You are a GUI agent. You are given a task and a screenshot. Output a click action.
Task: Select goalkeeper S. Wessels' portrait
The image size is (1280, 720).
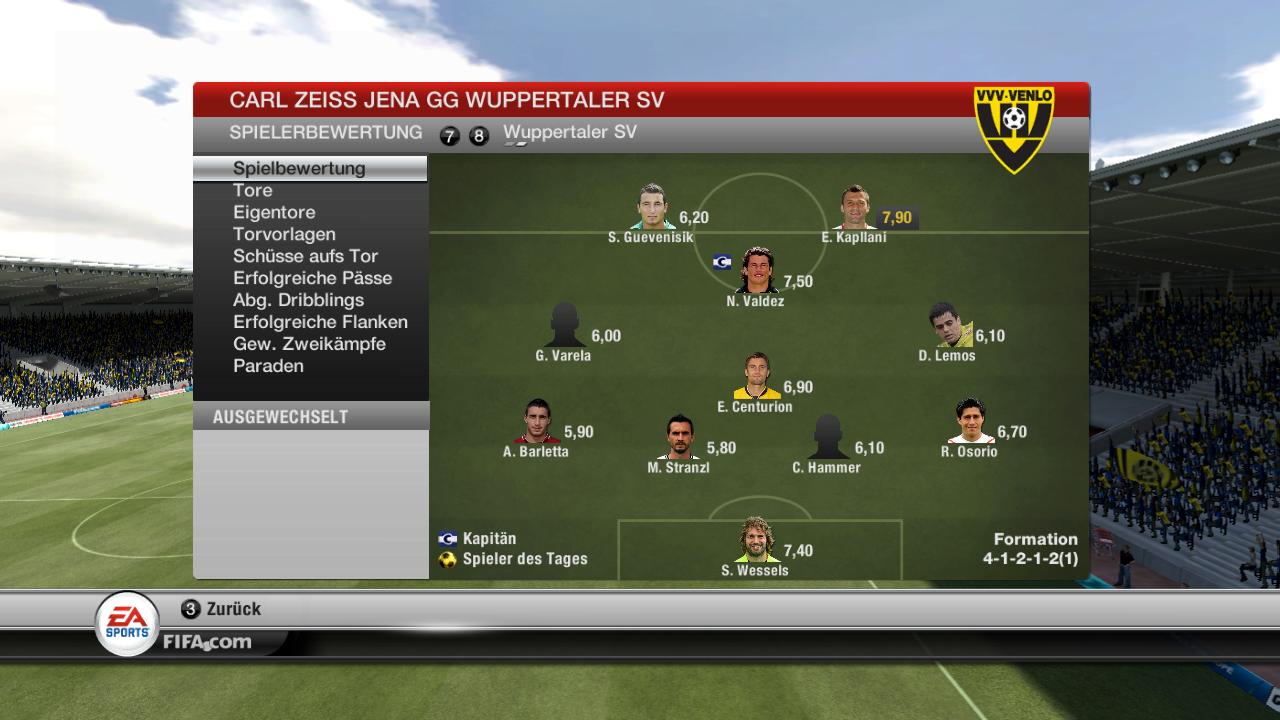755,541
